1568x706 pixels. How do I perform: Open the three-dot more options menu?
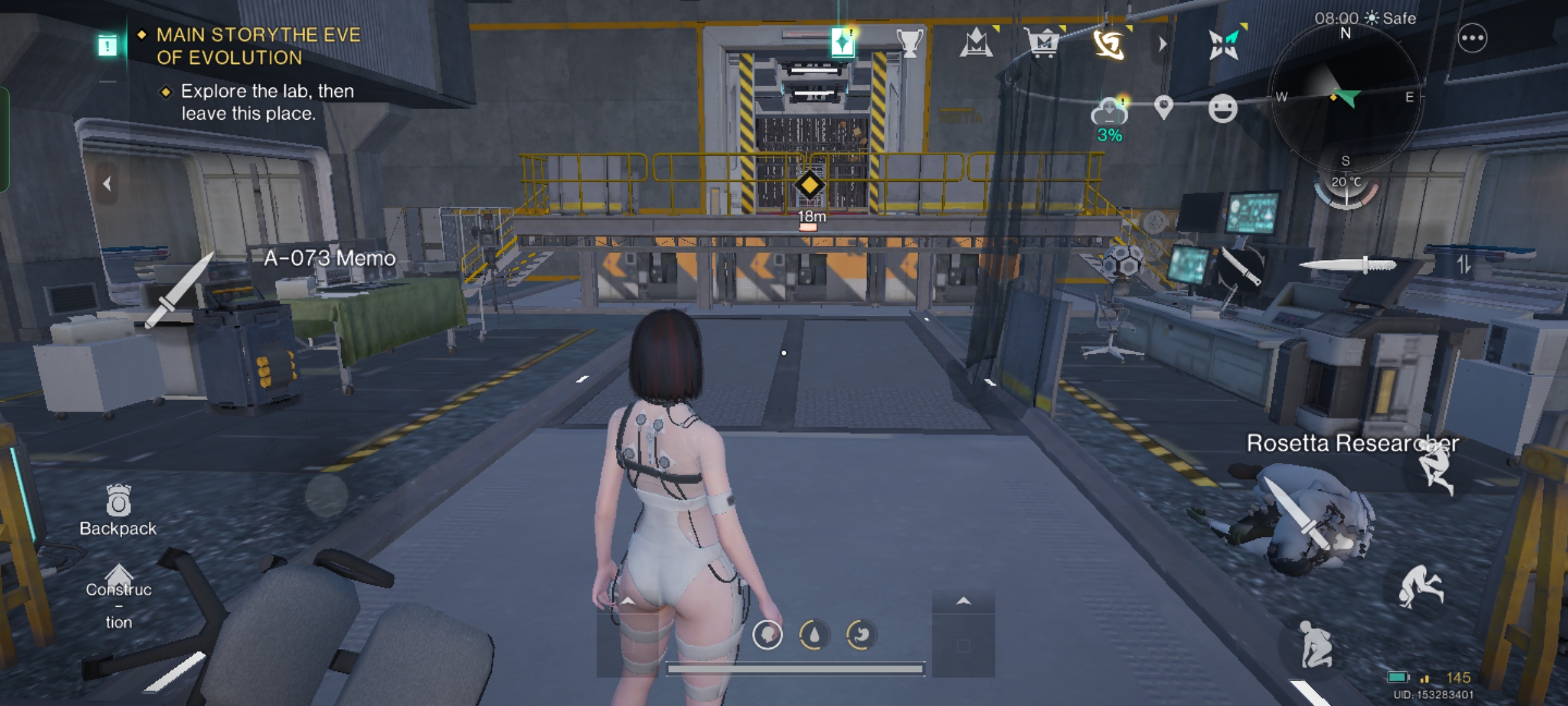point(1472,39)
